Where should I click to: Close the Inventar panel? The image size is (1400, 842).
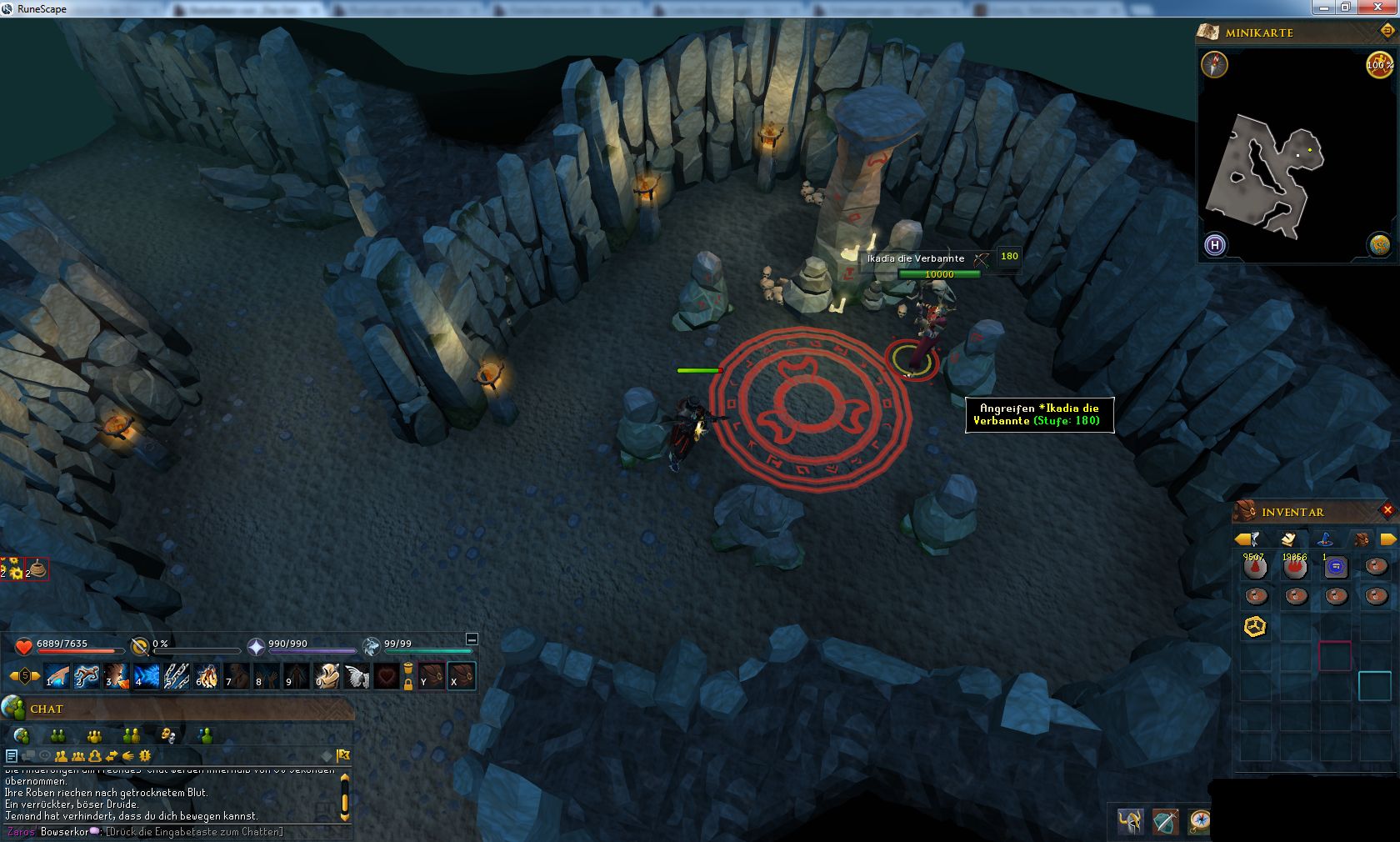tap(1387, 510)
